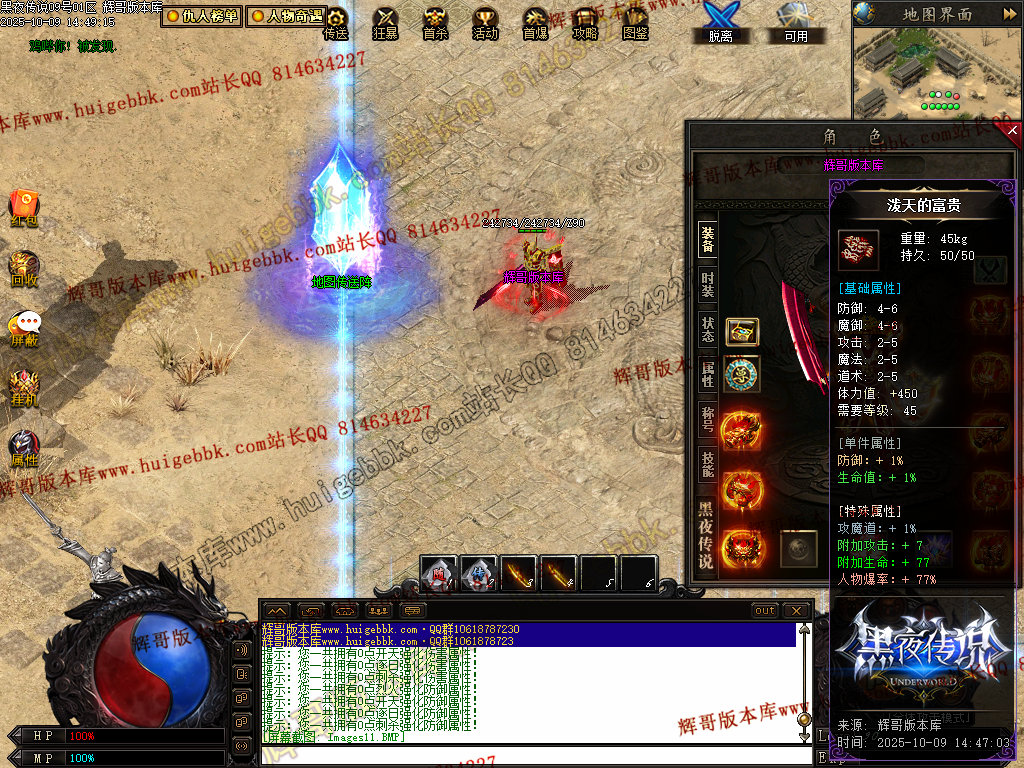Click the chat window's out button
Screen dimensions: 1024x768
click(765, 610)
